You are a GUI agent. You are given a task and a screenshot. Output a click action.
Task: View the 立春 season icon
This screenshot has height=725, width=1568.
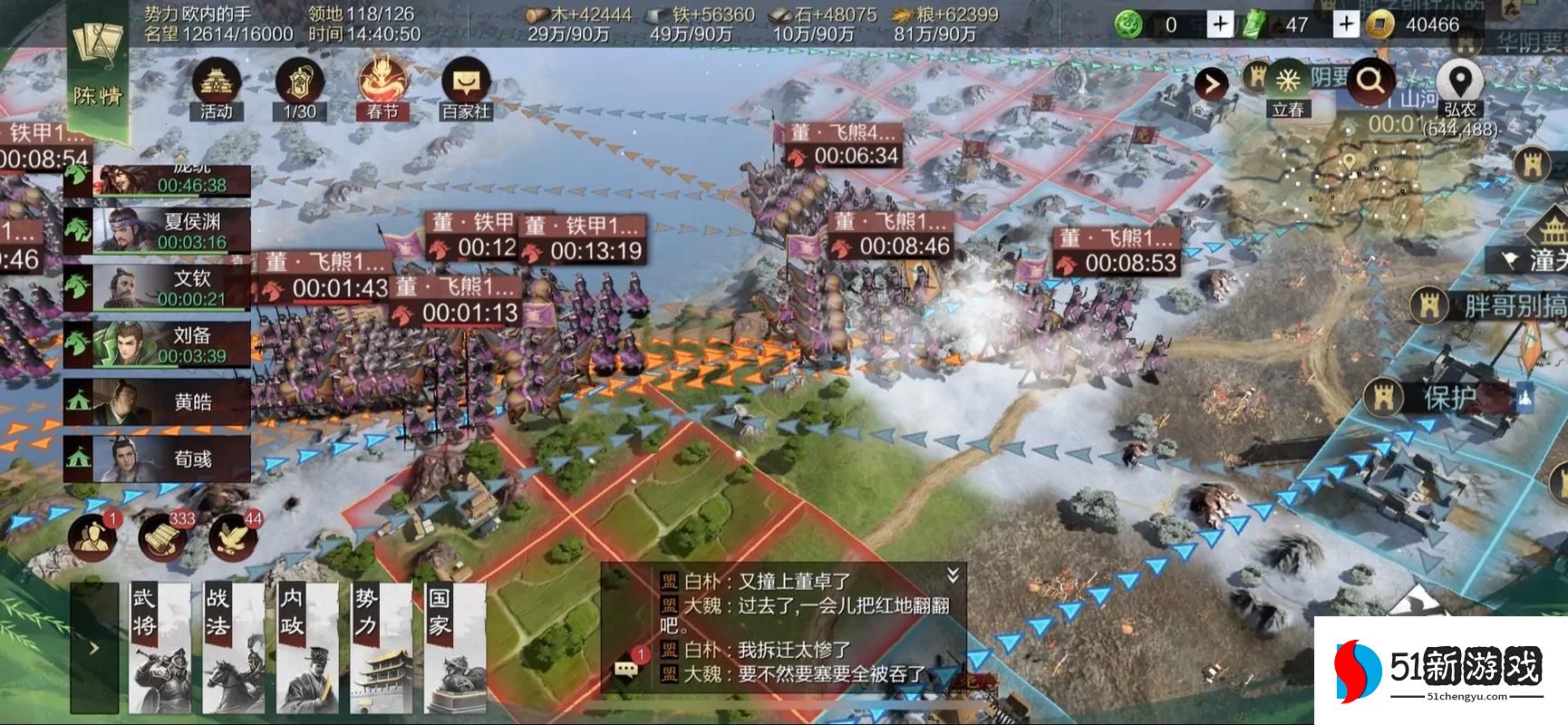click(1288, 80)
